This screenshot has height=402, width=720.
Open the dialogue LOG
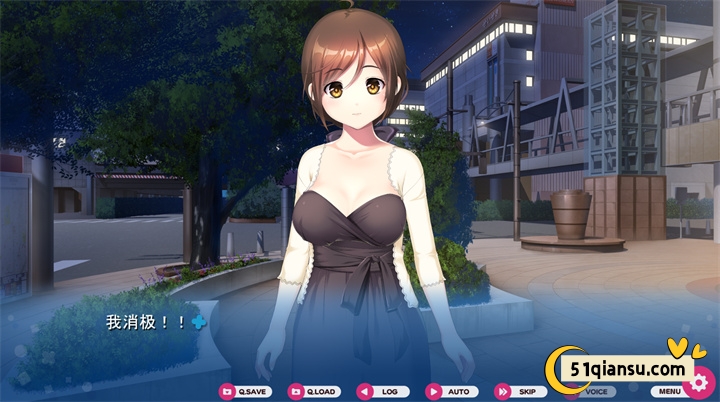[382, 392]
